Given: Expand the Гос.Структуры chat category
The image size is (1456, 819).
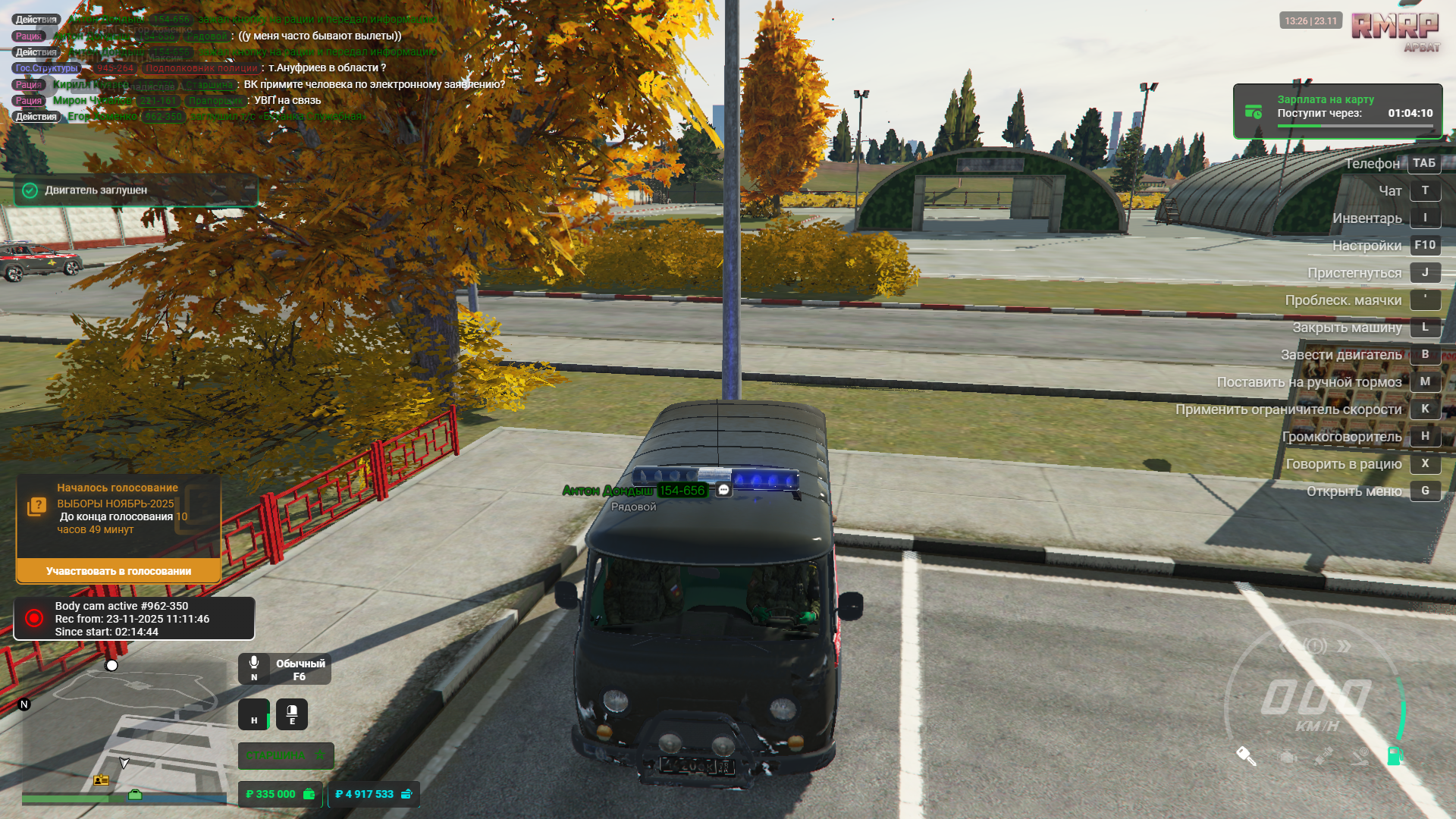Looking at the screenshot, I should point(45,67).
